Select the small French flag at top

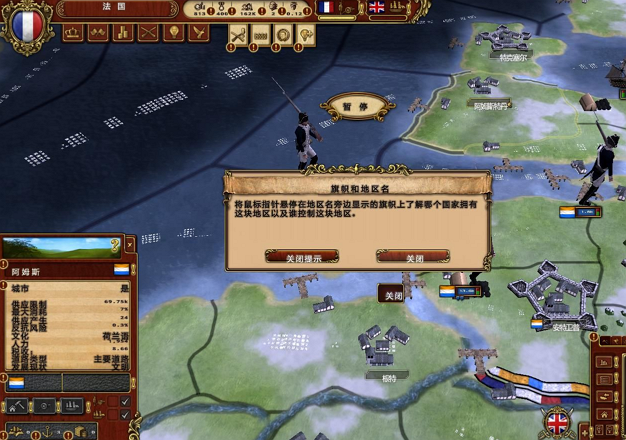tap(327, 7)
